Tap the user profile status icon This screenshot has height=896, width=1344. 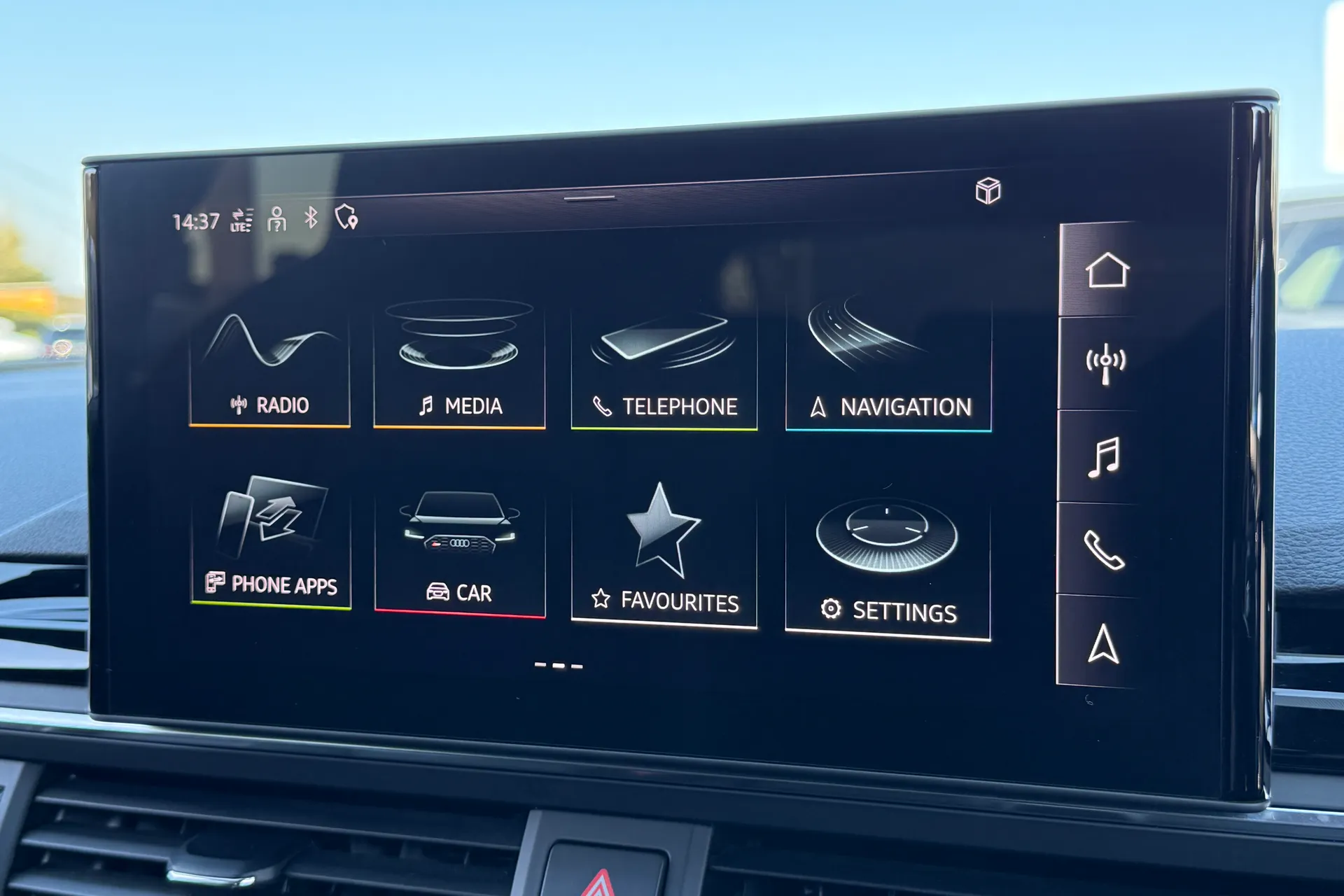coord(277,219)
